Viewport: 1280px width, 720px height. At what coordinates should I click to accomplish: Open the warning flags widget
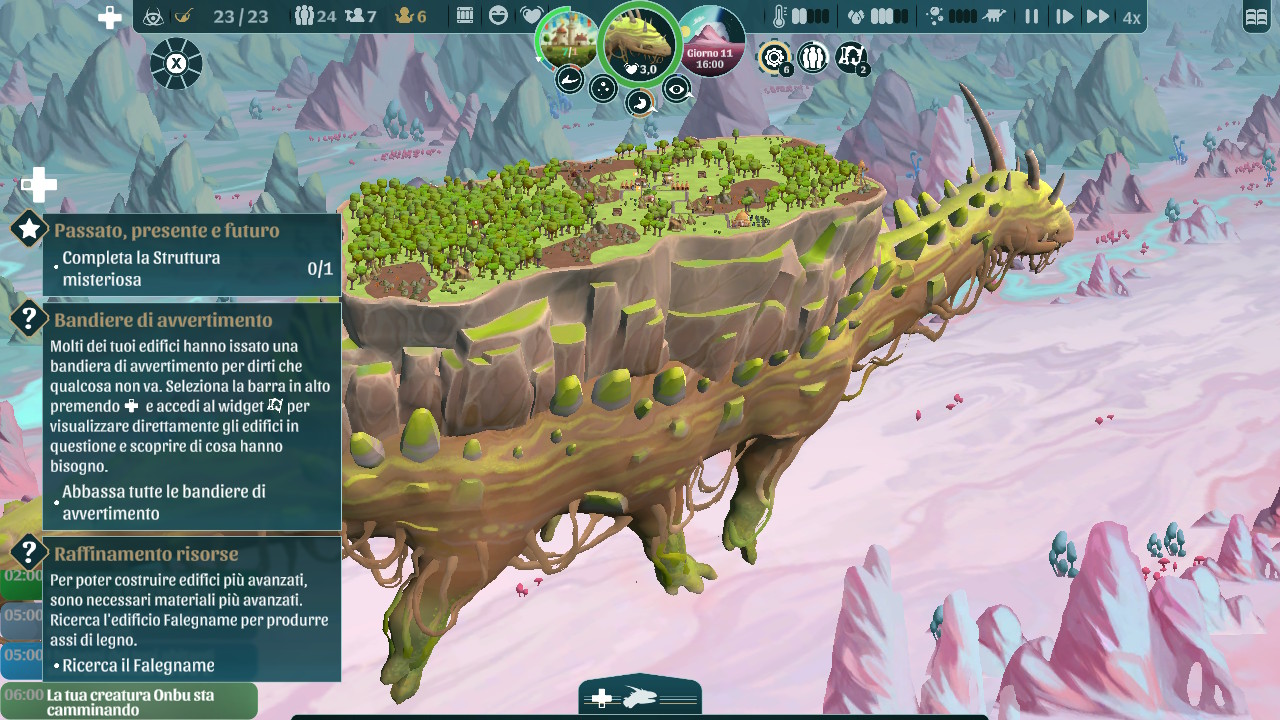coord(851,57)
